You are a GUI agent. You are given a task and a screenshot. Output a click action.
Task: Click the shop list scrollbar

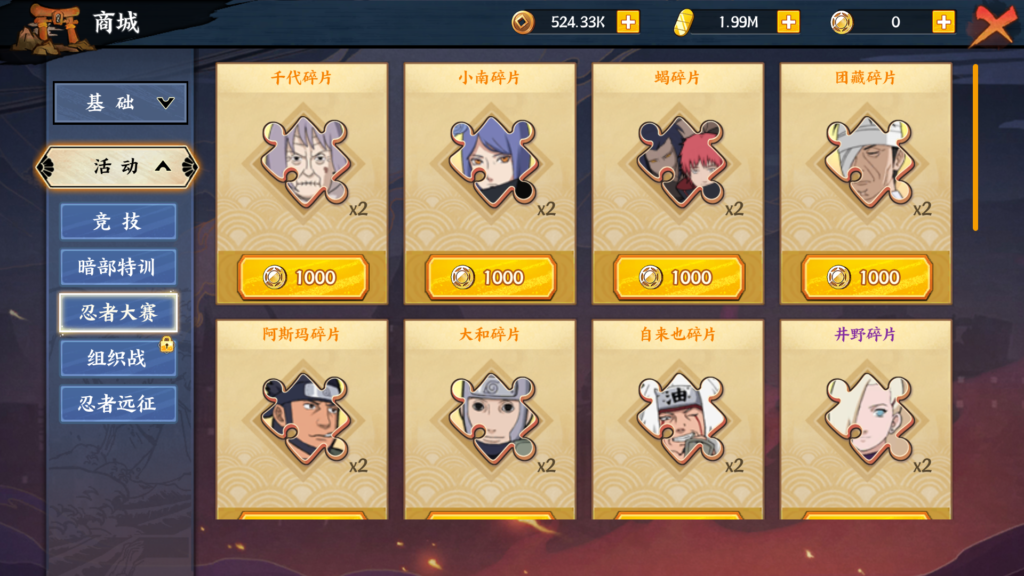976,148
